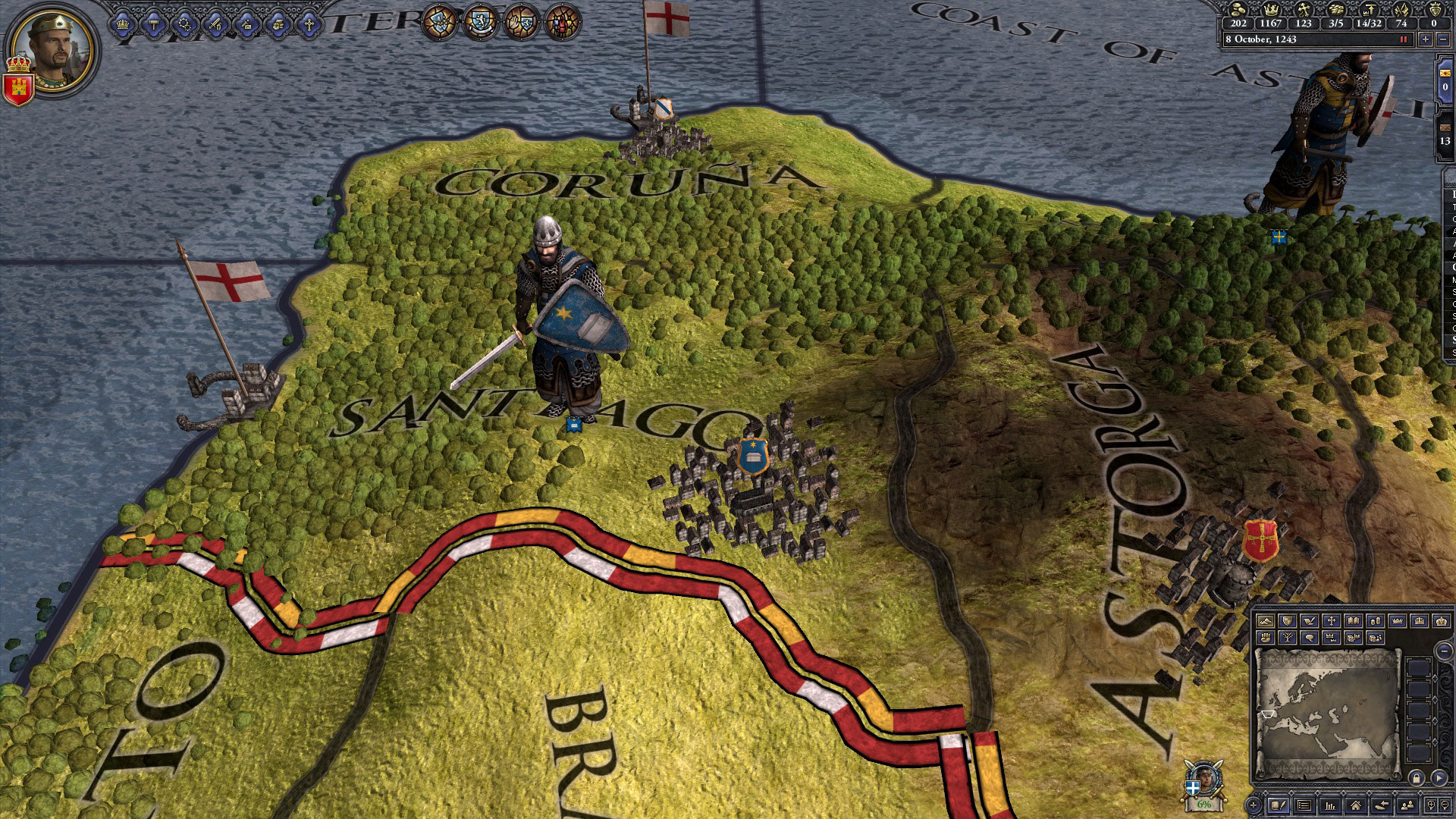Viewport: 1456px width, 819px height.
Task: Click the praying hand stained-glass alert
Action: click(x=522, y=21)
